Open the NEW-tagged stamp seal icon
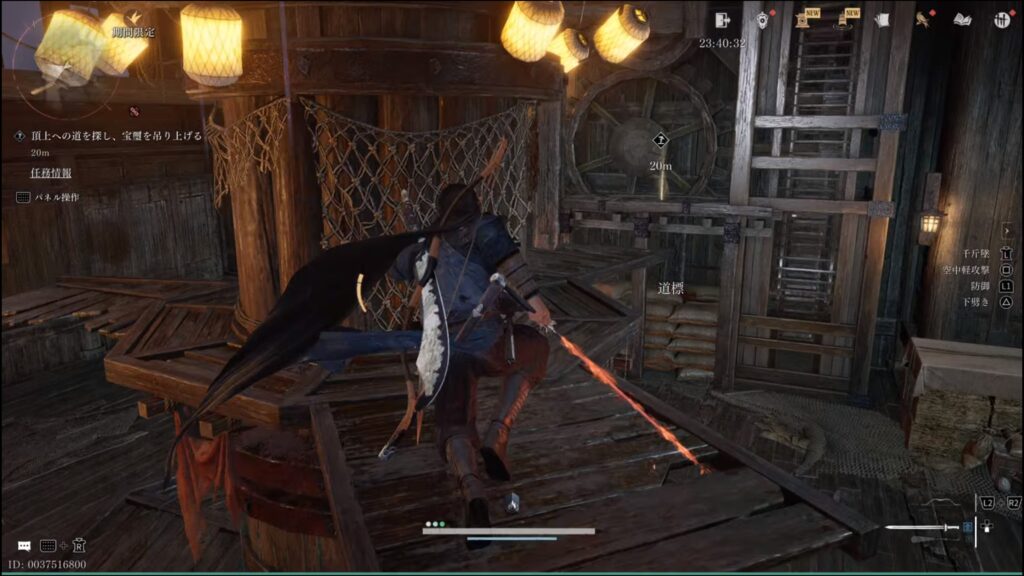Image resolution: width=1024 pixels, height=576 pixels. tap(803, 20)
